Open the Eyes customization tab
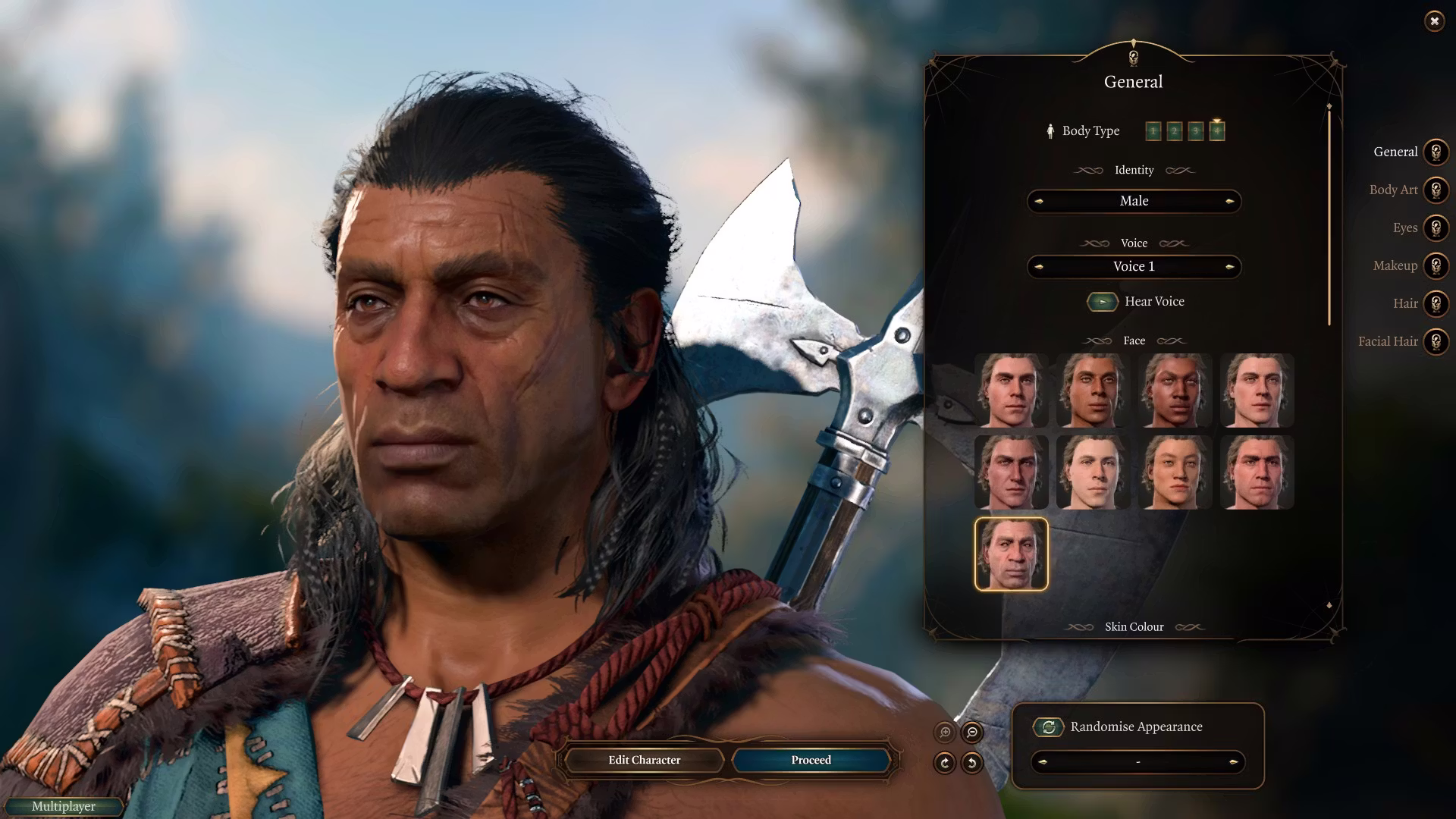The image size is (1456, 819). [x=1436, y=228]
